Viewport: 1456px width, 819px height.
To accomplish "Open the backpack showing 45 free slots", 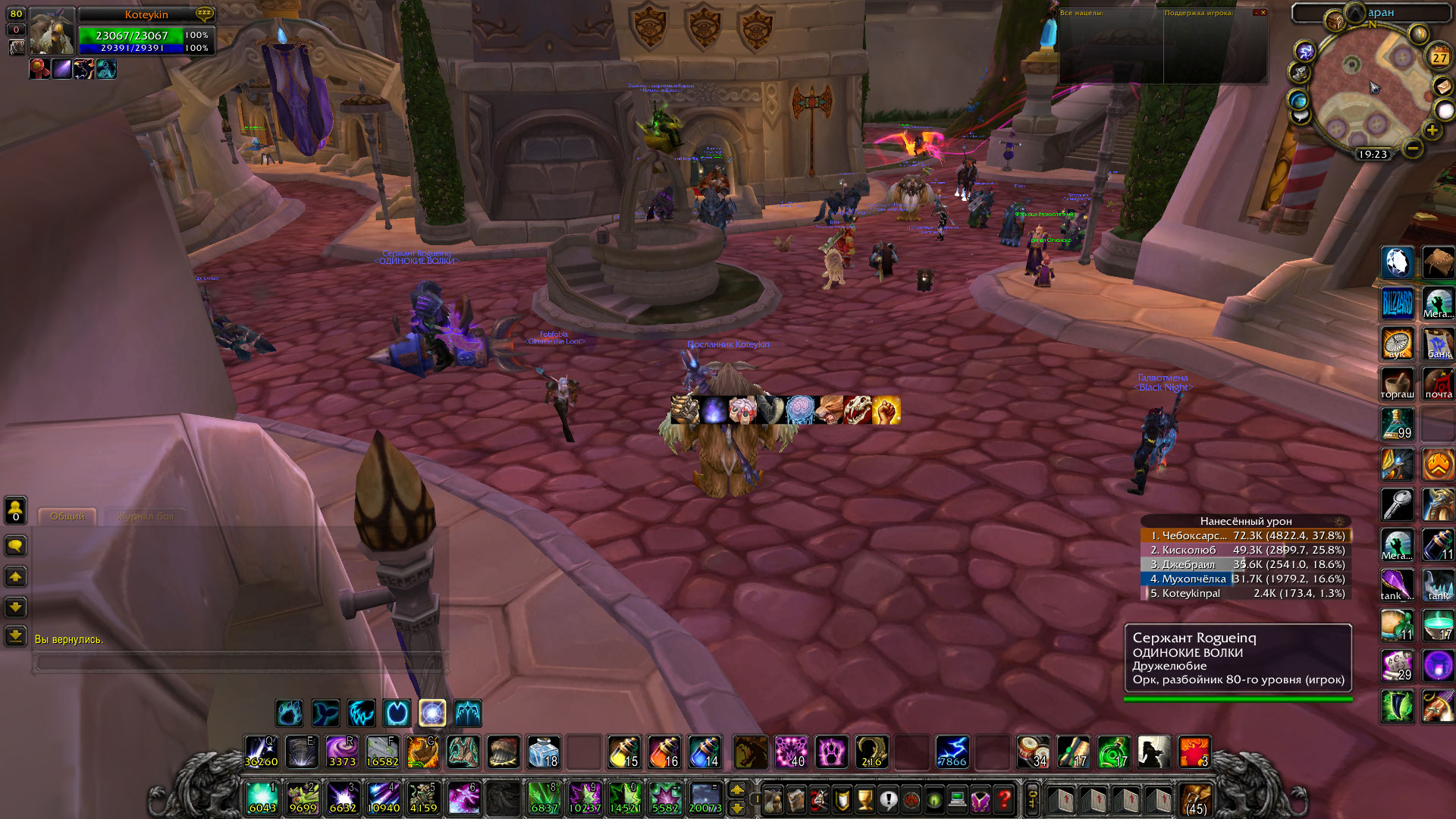I will [1196, 800].
